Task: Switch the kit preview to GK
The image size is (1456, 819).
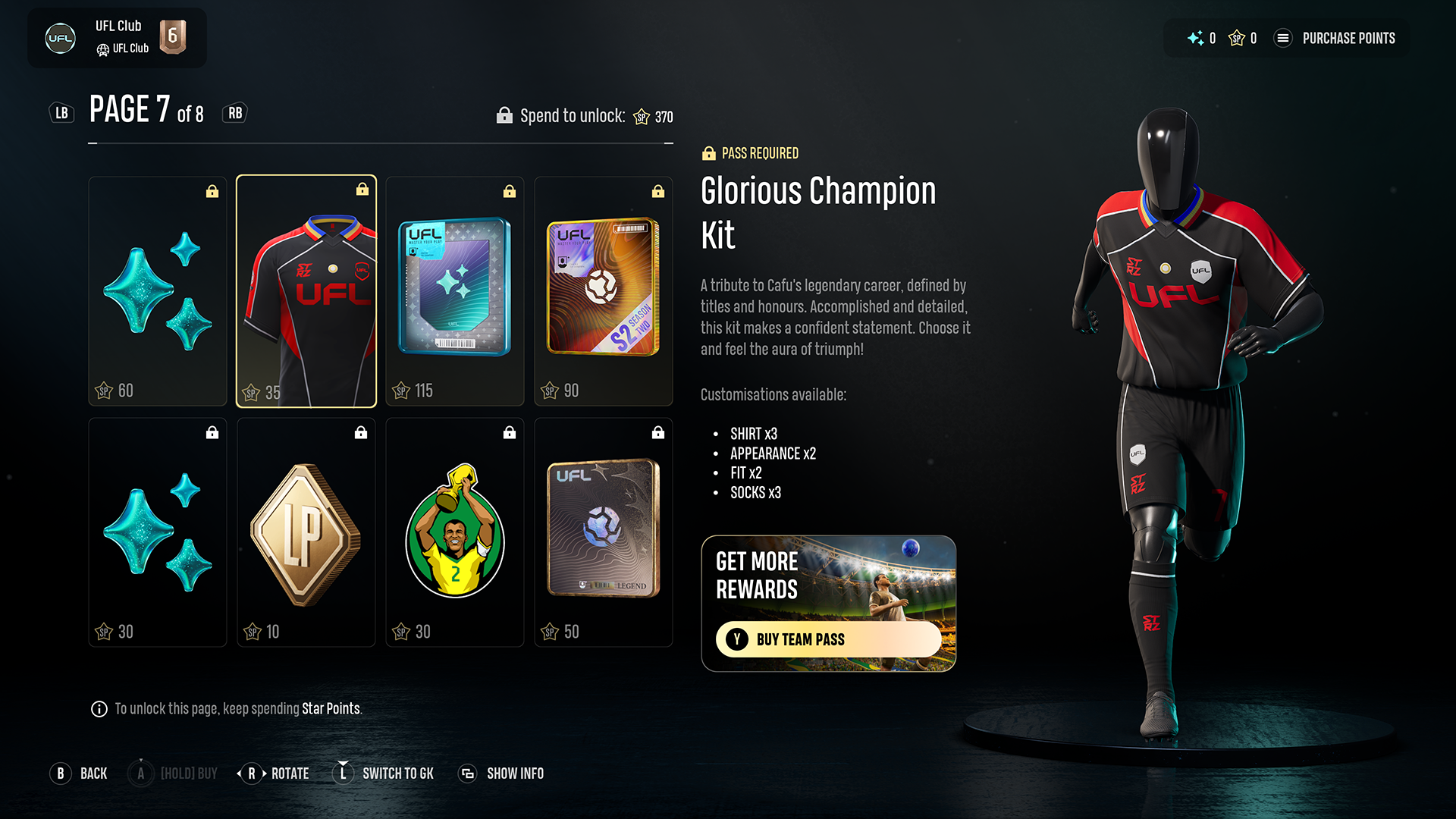Action: [384, 773]
